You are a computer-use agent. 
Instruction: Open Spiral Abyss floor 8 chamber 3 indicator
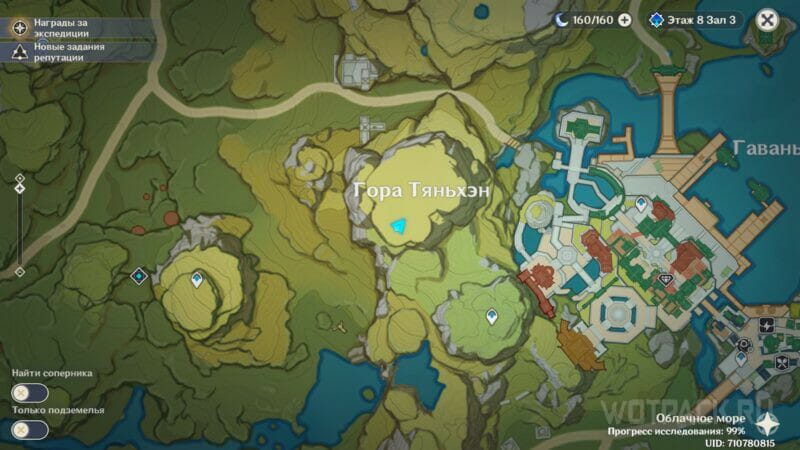pos(692,19)
